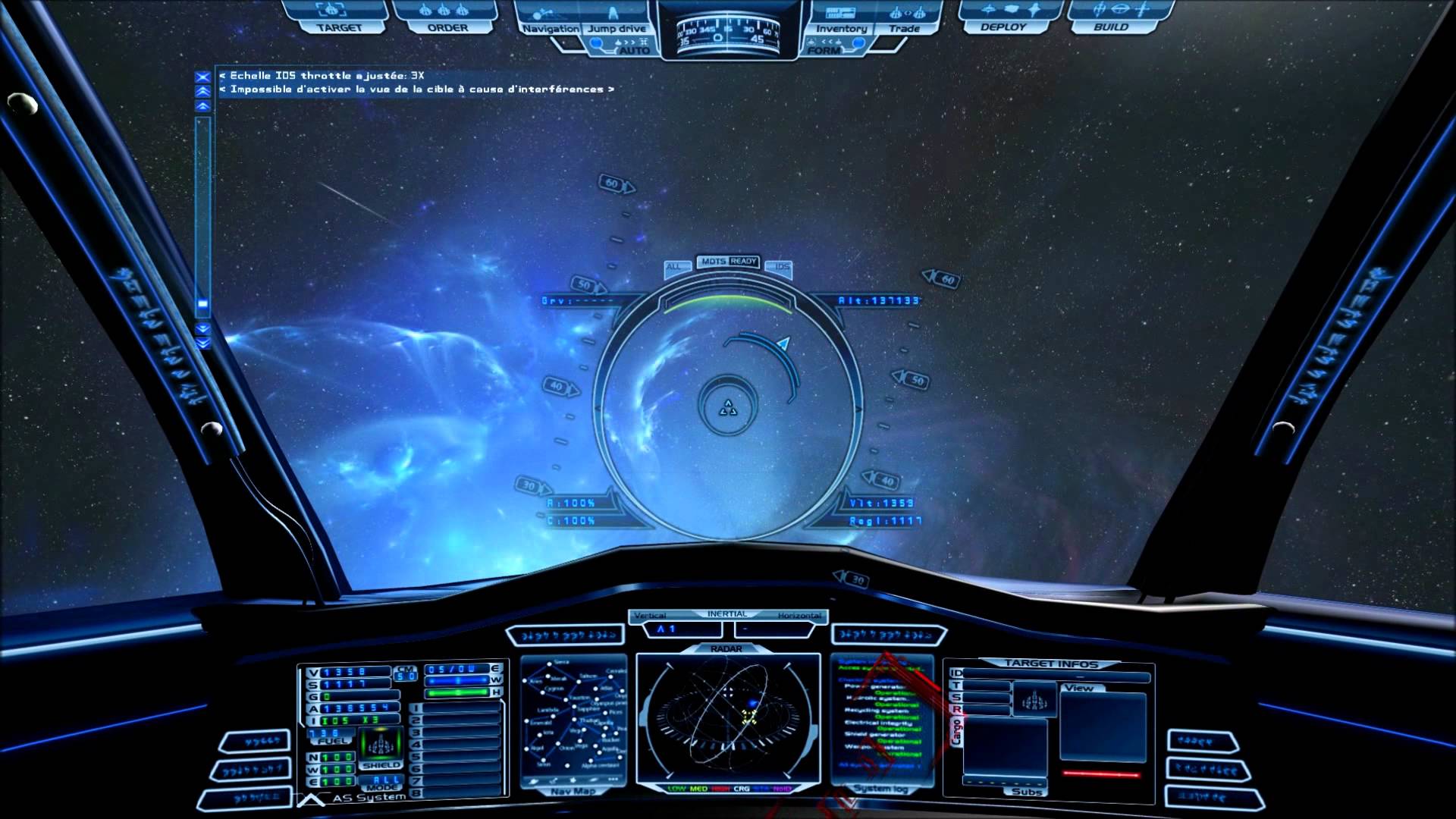Close the message log with the X

(x=202, y=77)
